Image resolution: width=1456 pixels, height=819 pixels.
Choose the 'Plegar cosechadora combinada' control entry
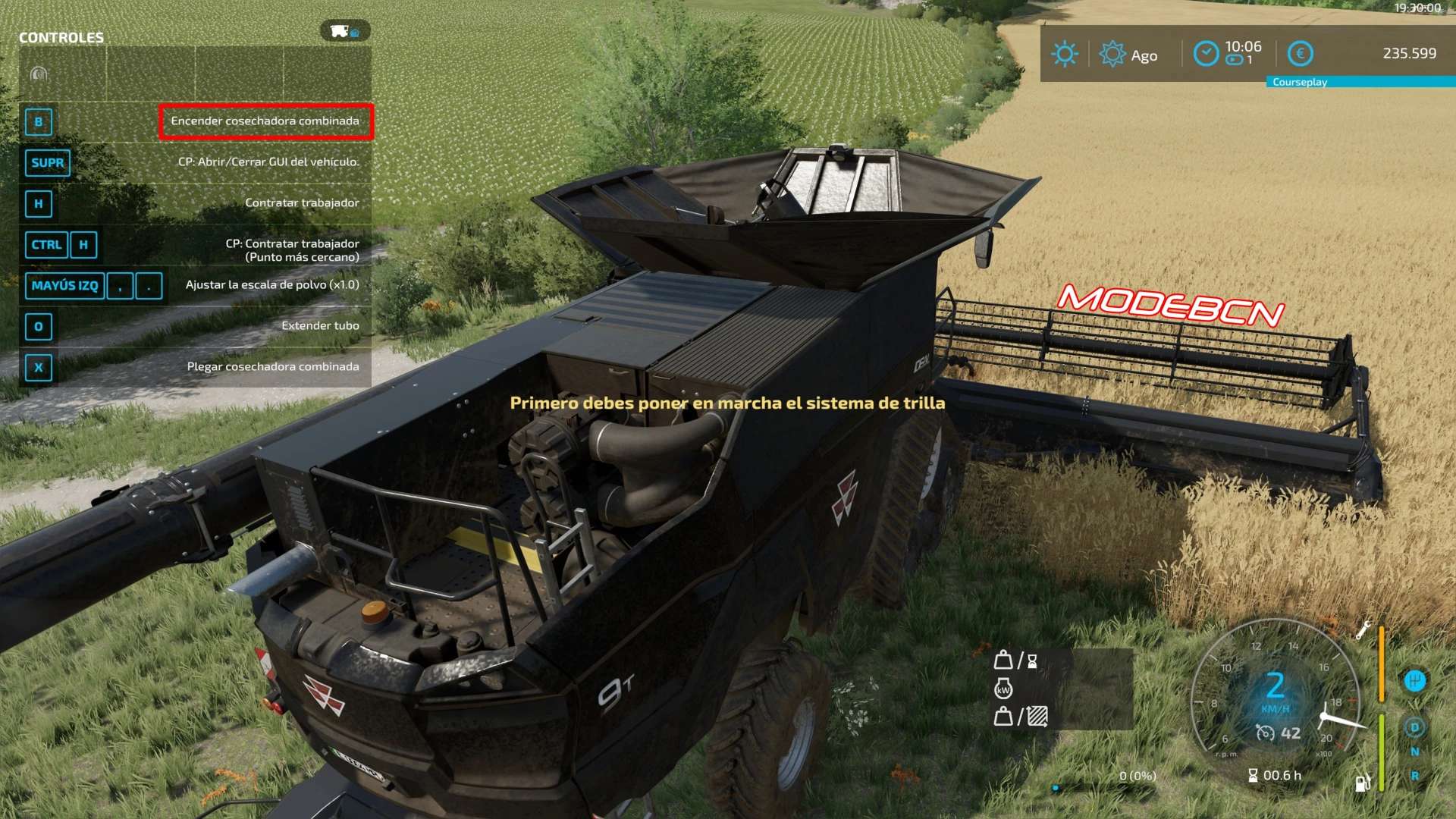[x=273, y=367]
